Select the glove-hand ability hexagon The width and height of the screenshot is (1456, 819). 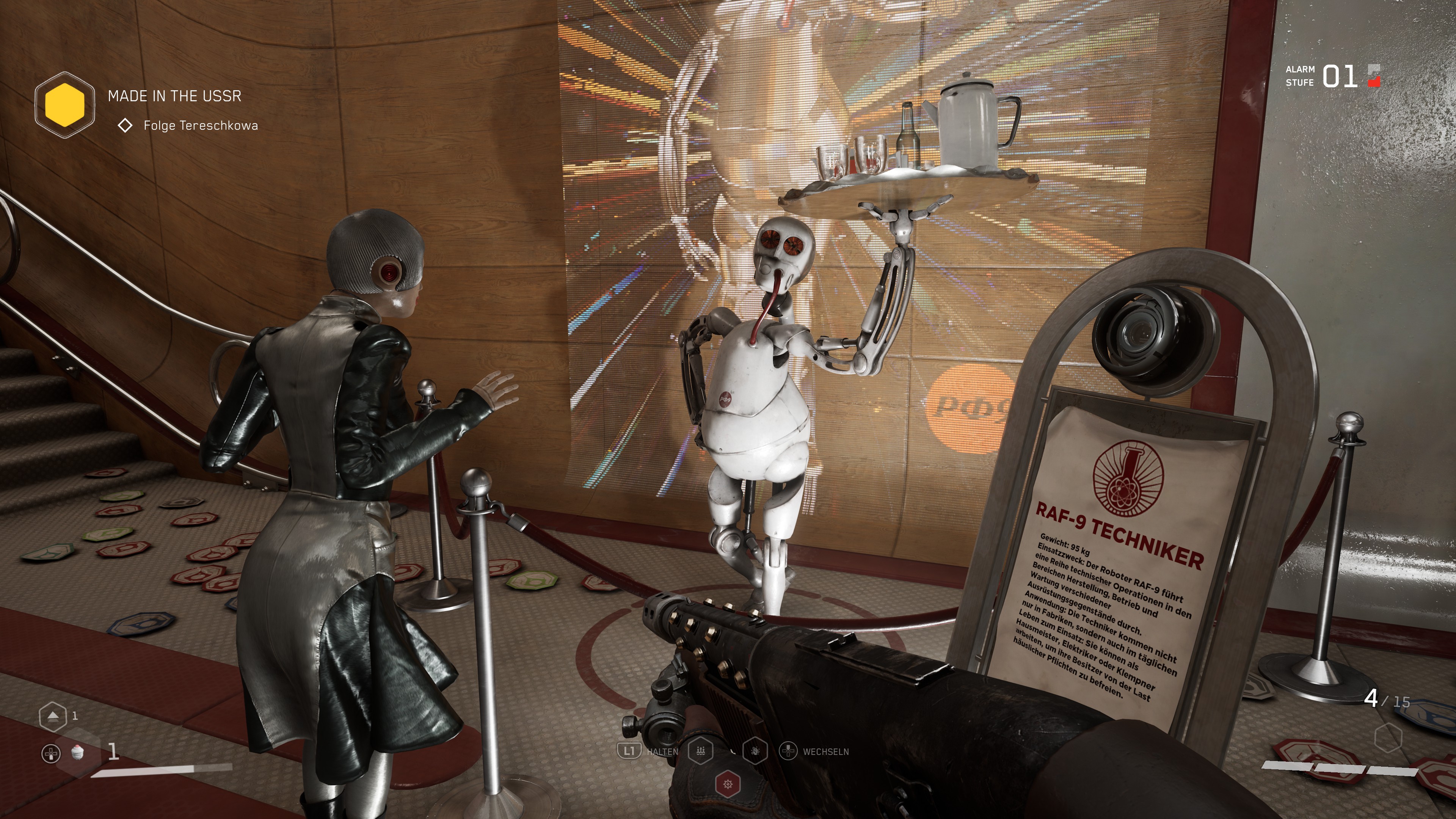pyautogui.click(x=756, y=751)
